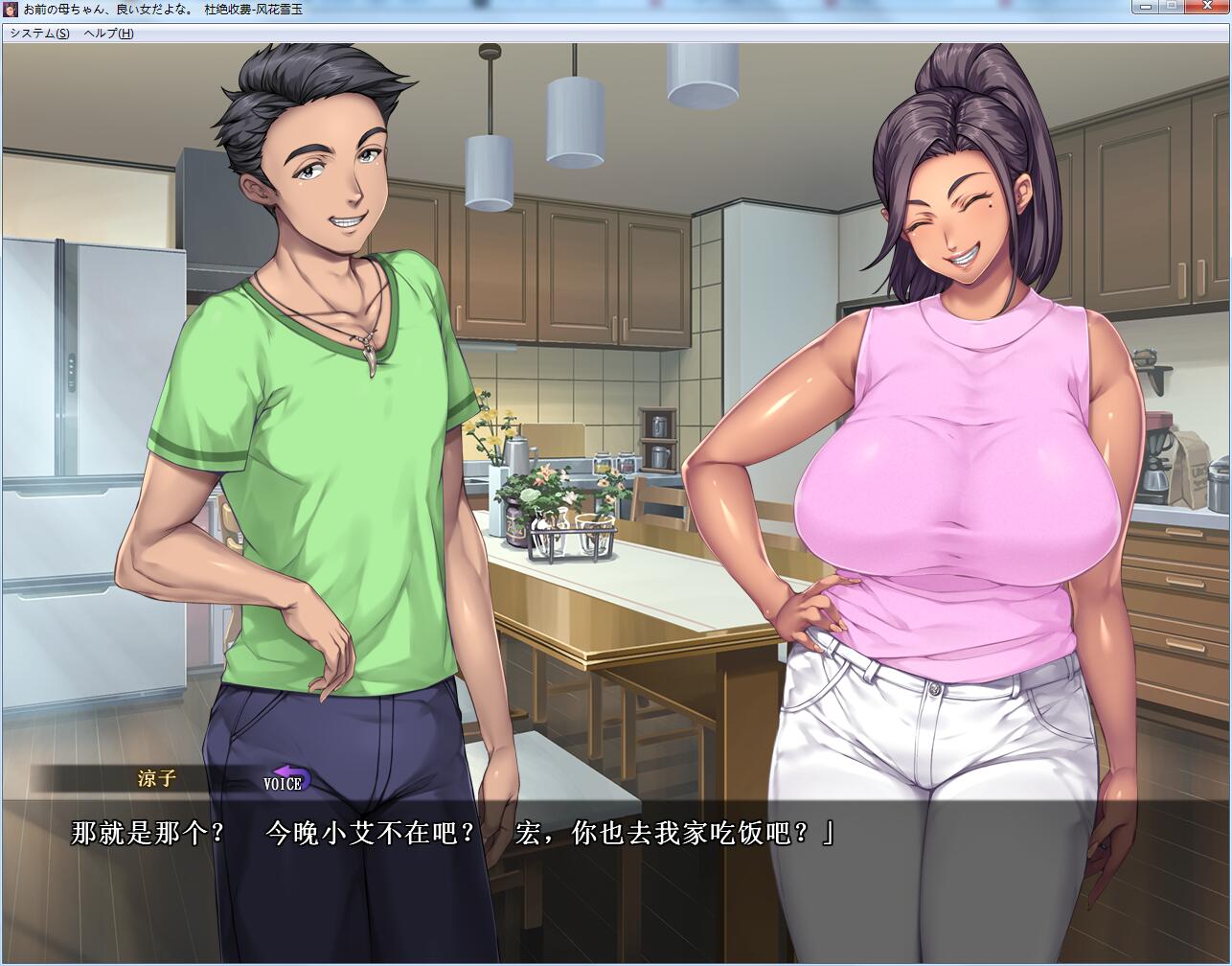
Task: Close the visual novel window
Action: click(x=1208, y=8)
